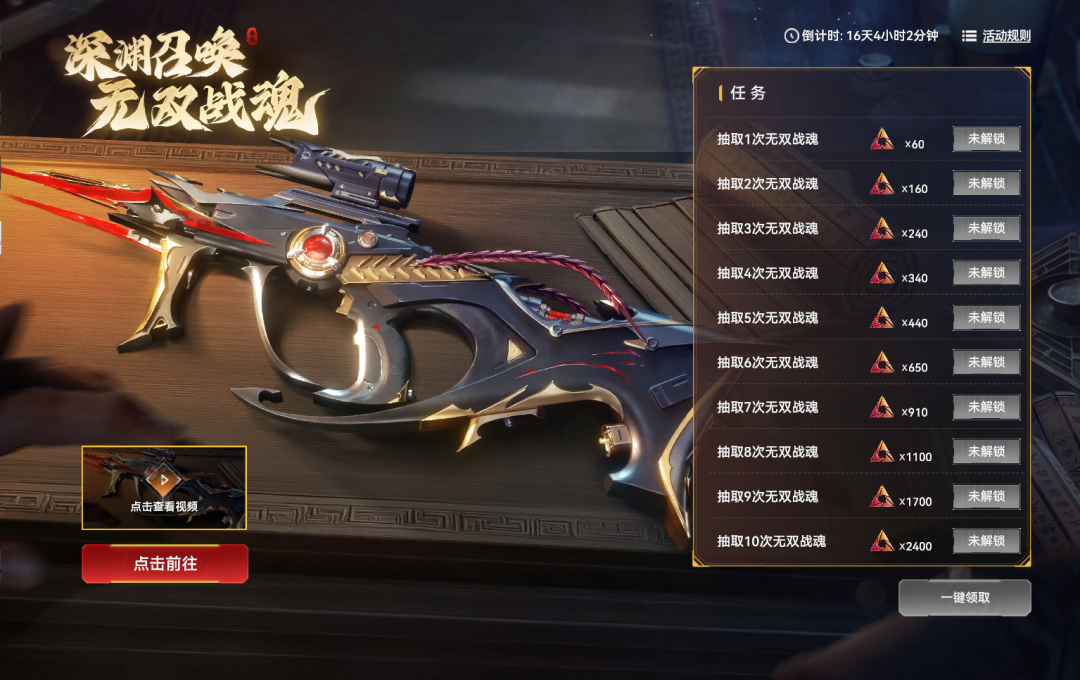Click 未解锁 for the 抽取1次无双战魂 task
This screenshot has height=680, width=1080.
[986, 139]
